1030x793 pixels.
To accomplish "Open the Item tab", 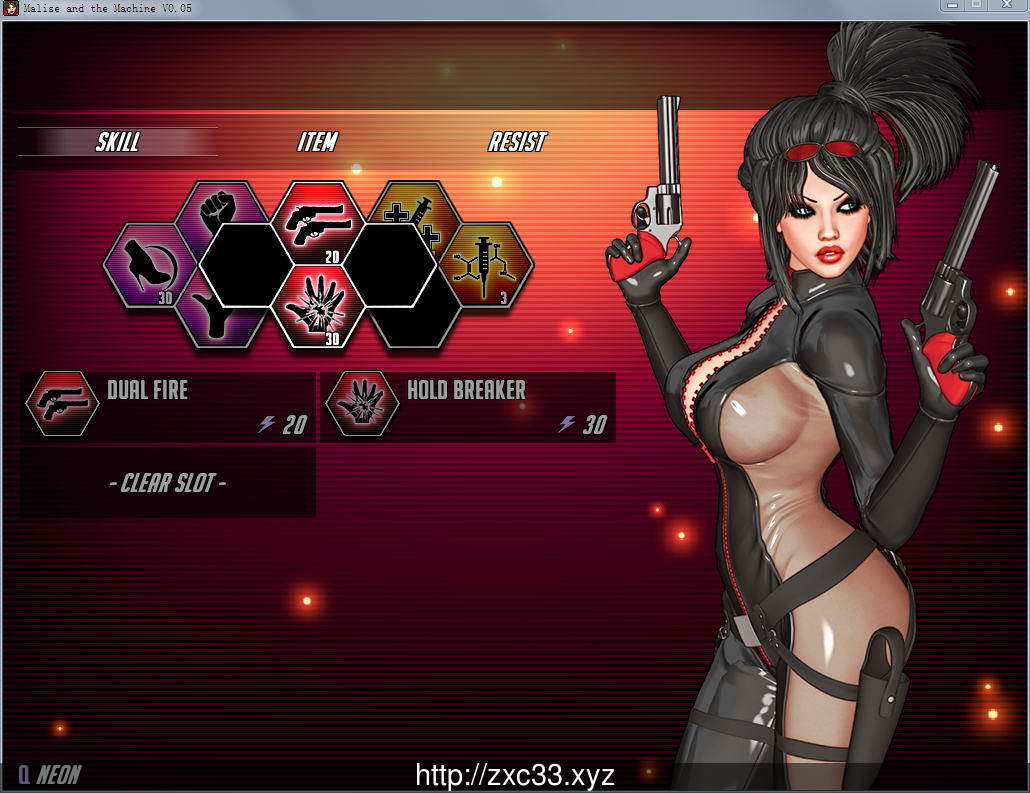I will [x=317, y=142].
